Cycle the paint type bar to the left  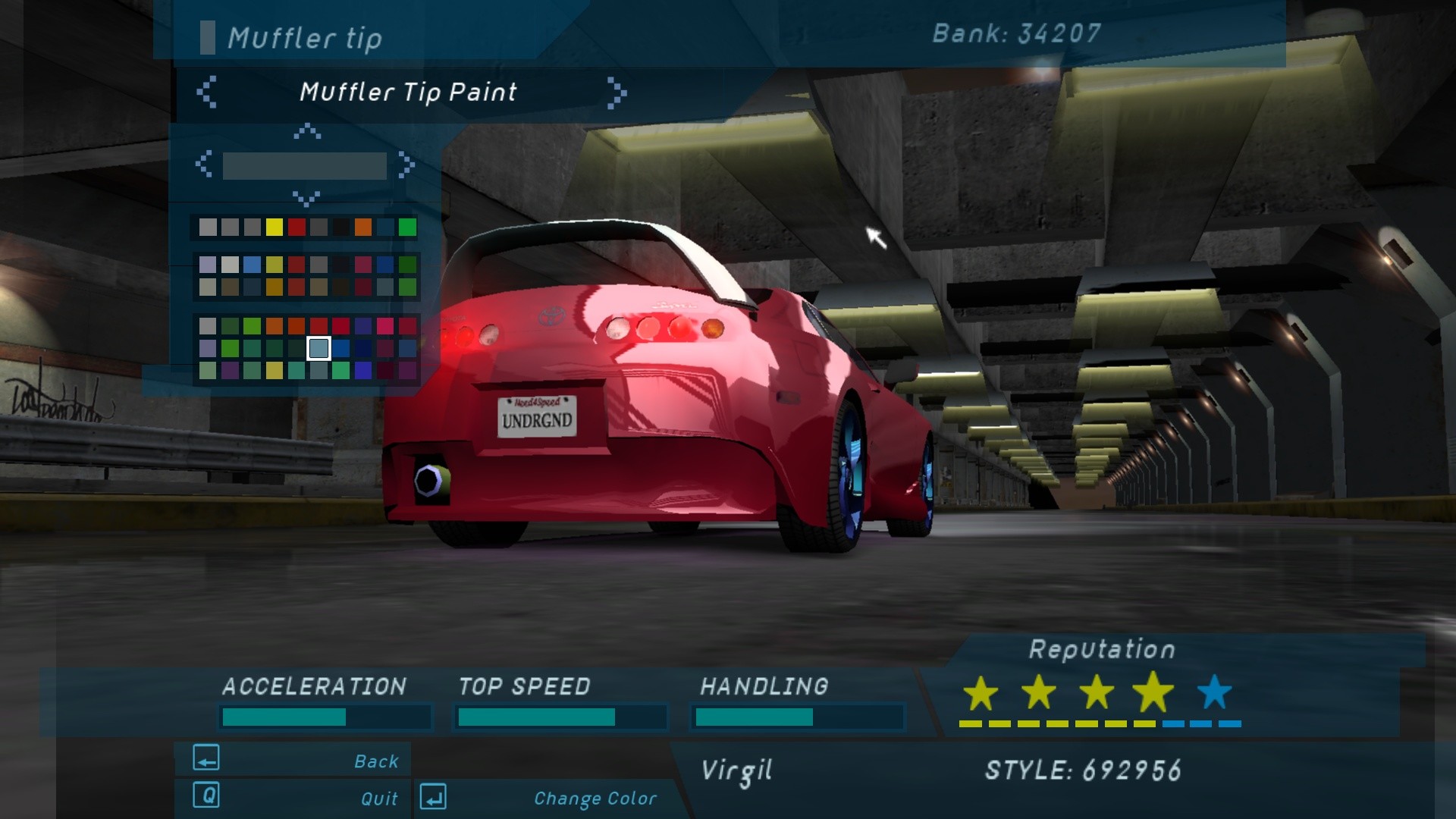(203, 164)
